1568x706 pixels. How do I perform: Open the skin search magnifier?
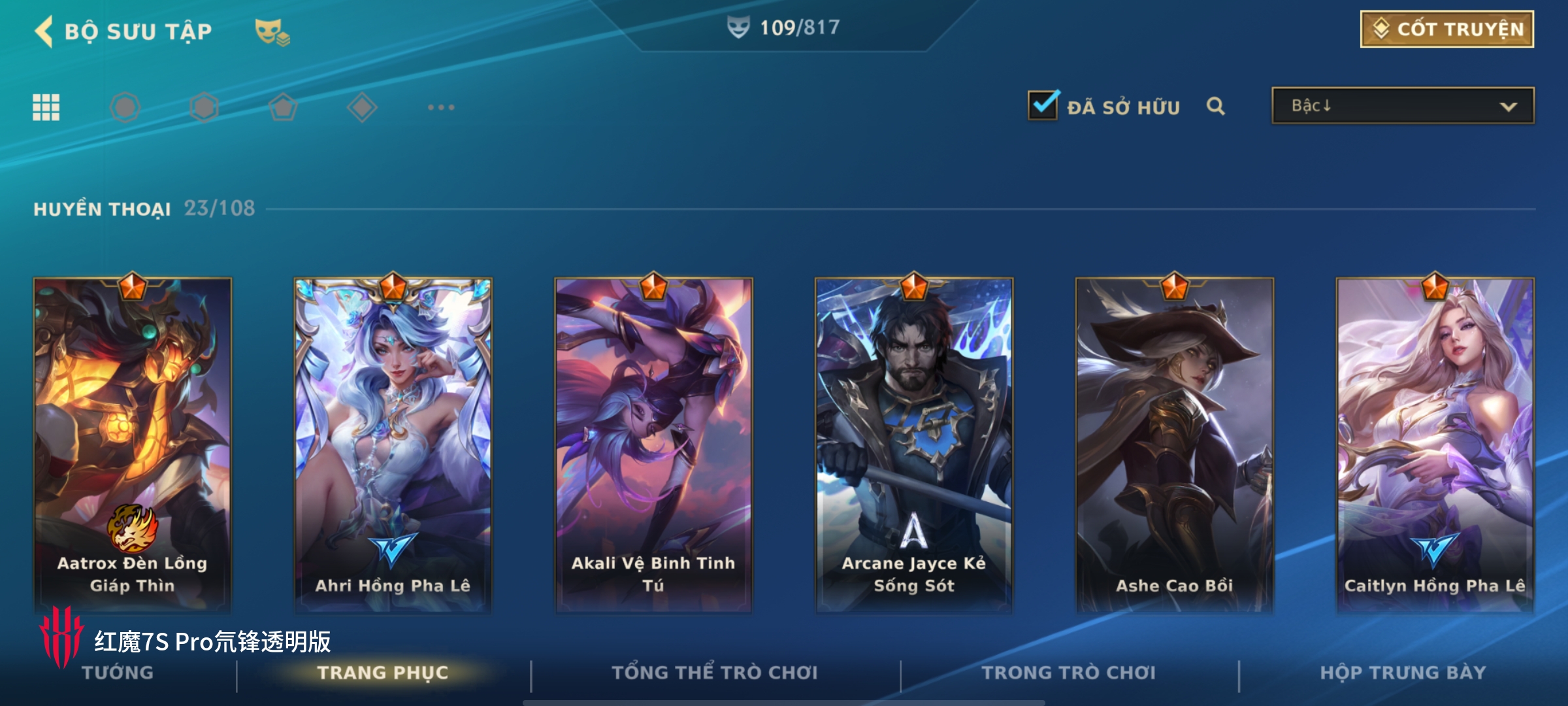pyautogui.click(x=1215, y=106)
